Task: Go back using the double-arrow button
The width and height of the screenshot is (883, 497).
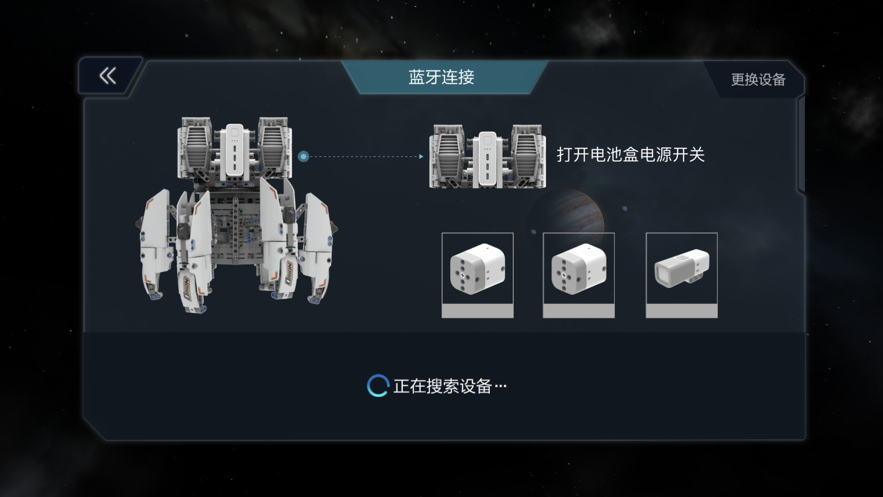Action: coord(108,76)
